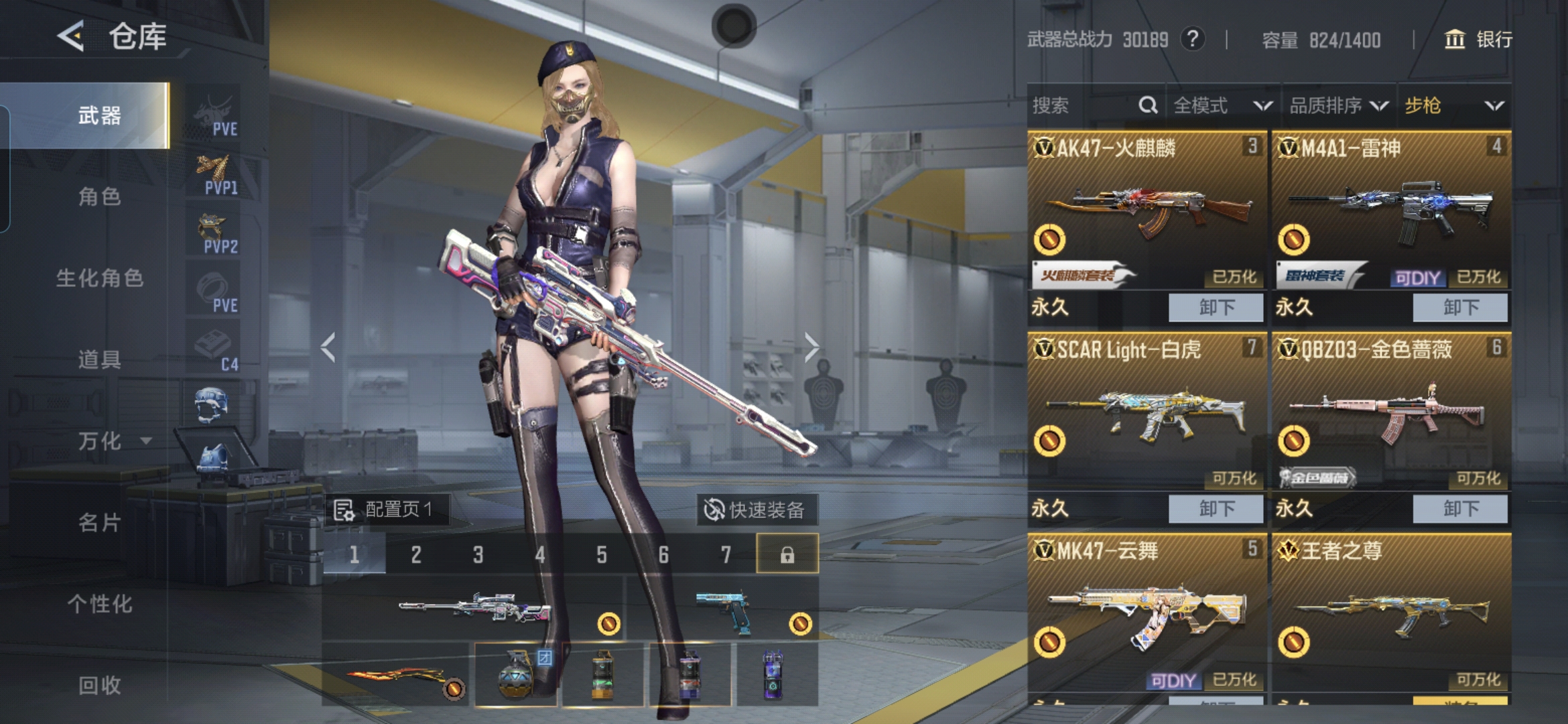Select the 道具 category
Viewport: 1568px width, 724px height.
point(99,360)
